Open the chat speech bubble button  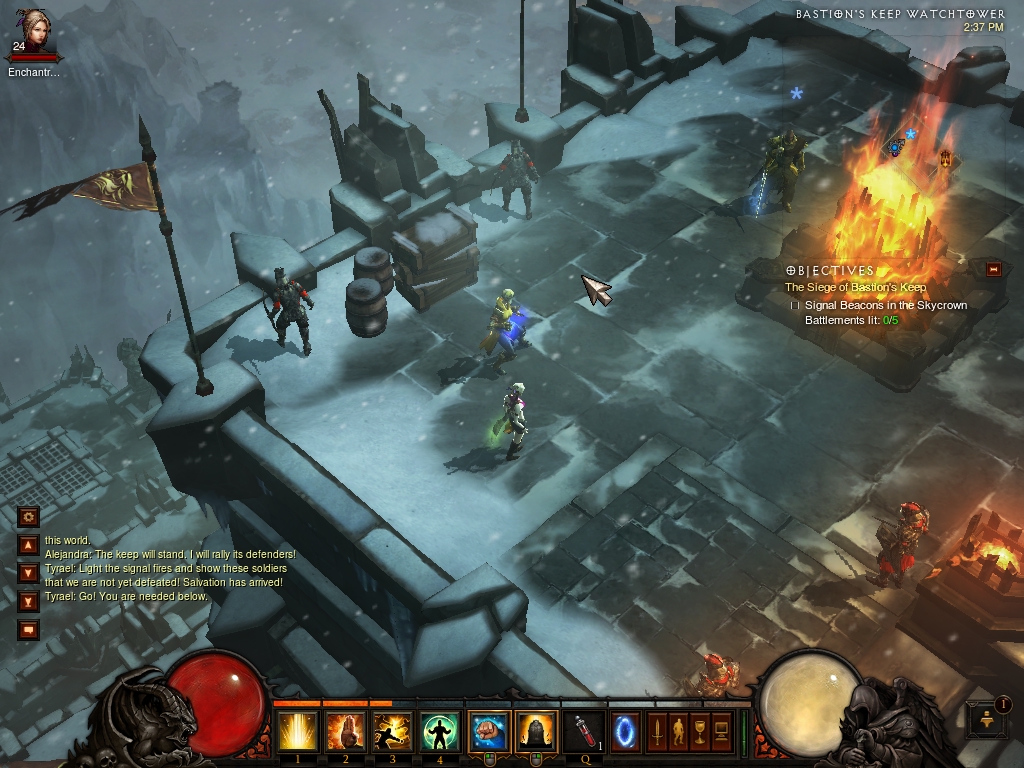[28, 629]
